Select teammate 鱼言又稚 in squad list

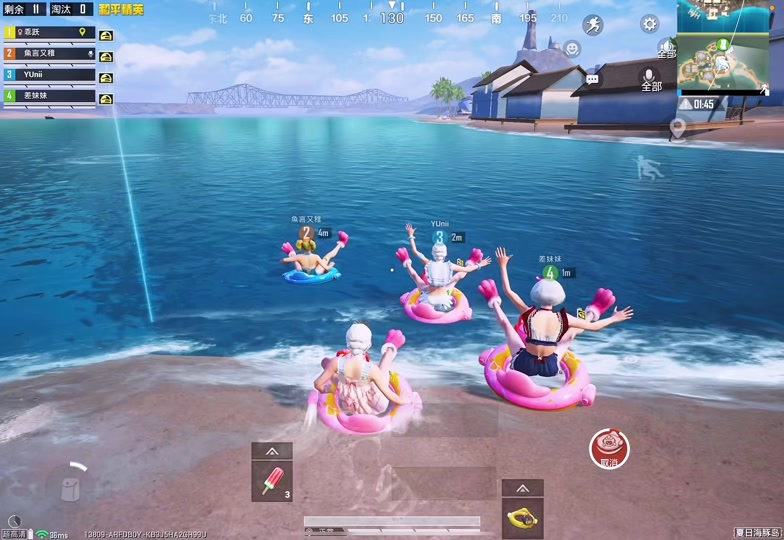(50, 54)
